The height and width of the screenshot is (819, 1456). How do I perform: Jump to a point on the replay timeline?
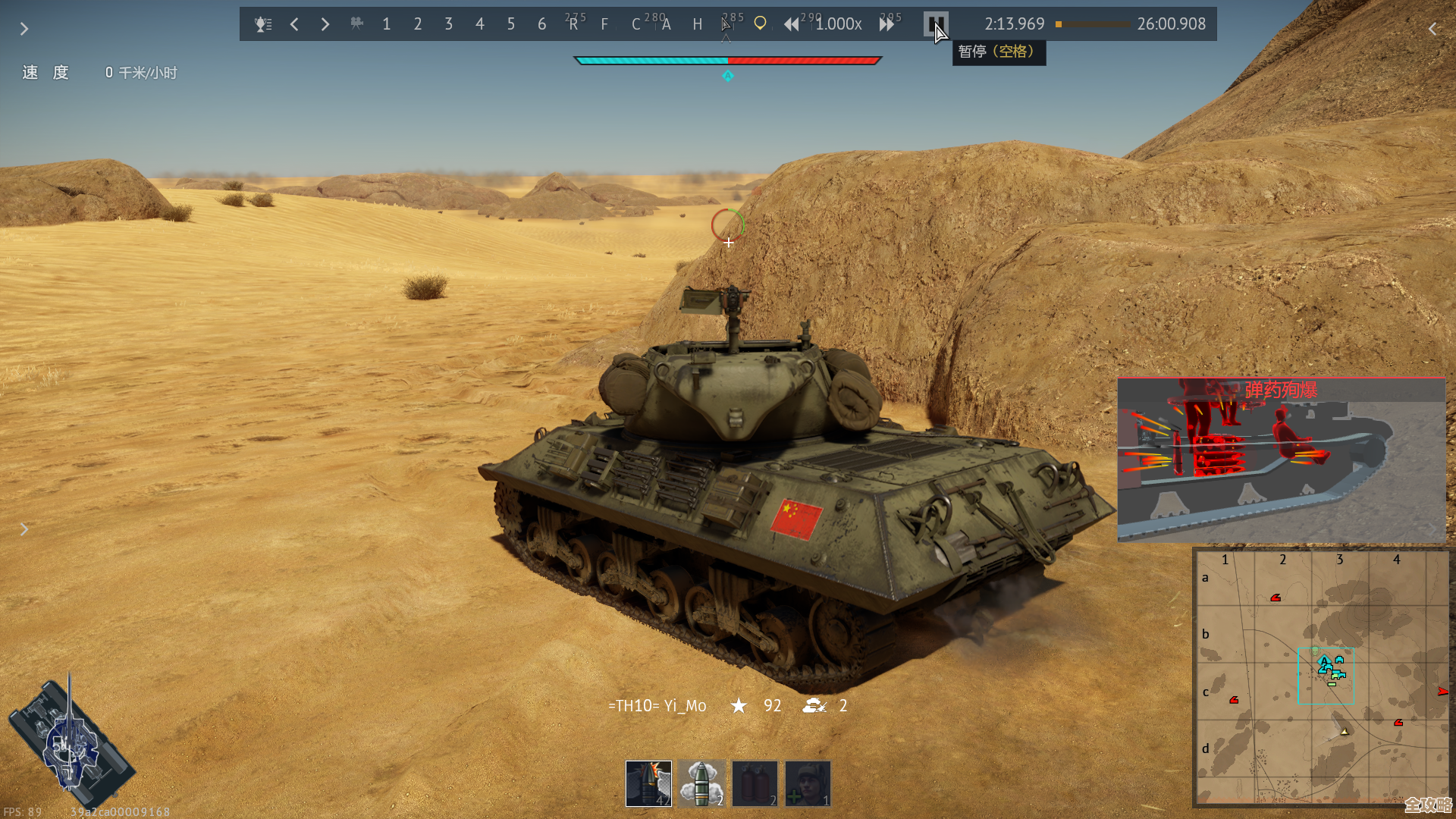pos(1093,24)
